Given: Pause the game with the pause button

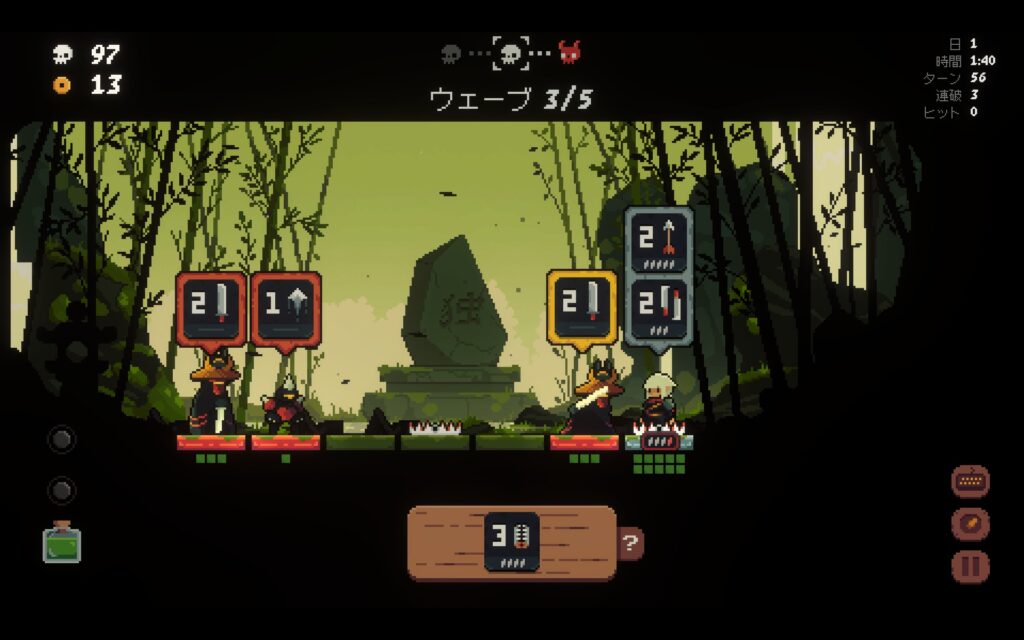Looking at the screenshot, I should pos(969,567).
